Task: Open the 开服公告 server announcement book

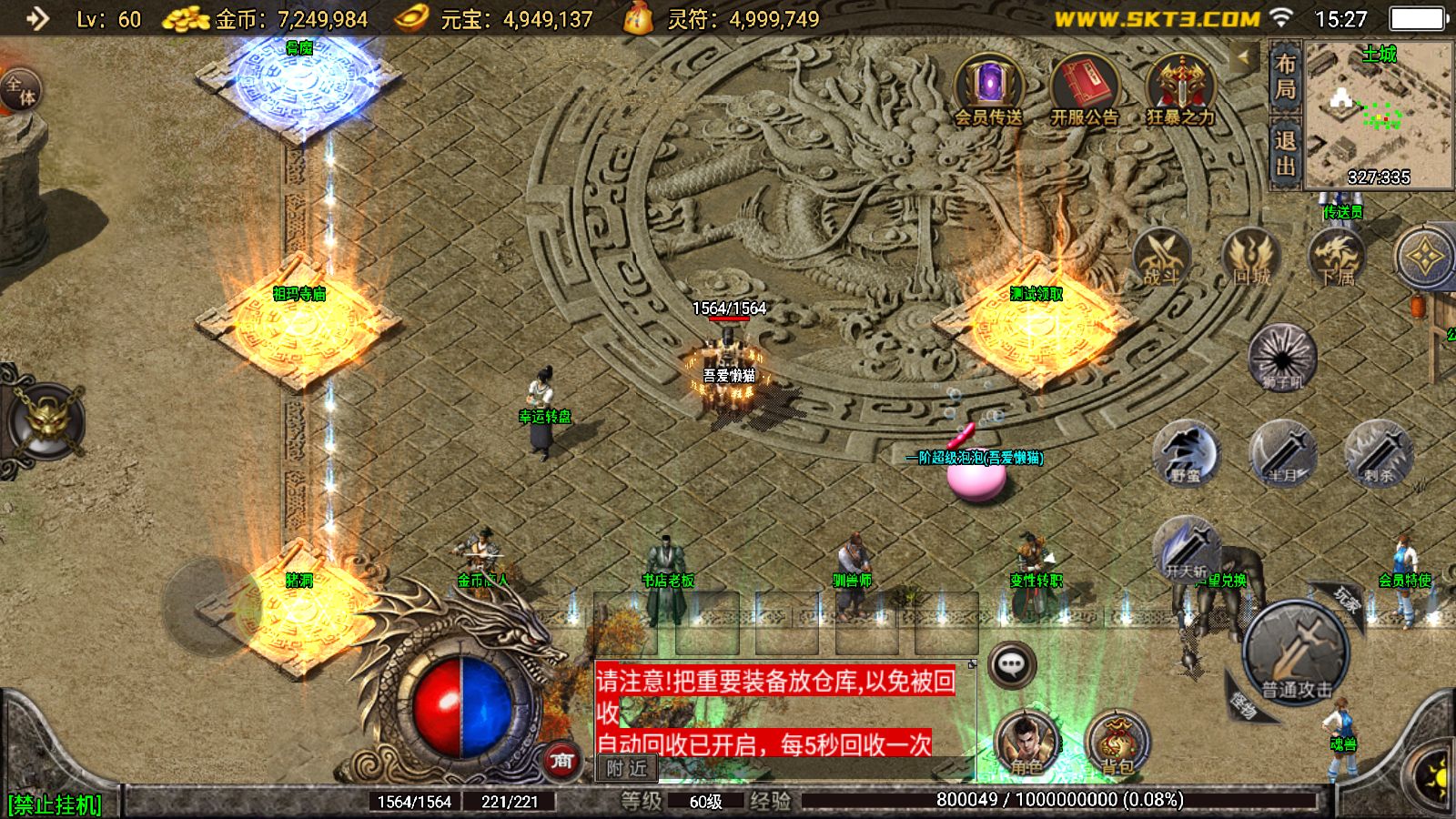Action: pos(1084,88)
